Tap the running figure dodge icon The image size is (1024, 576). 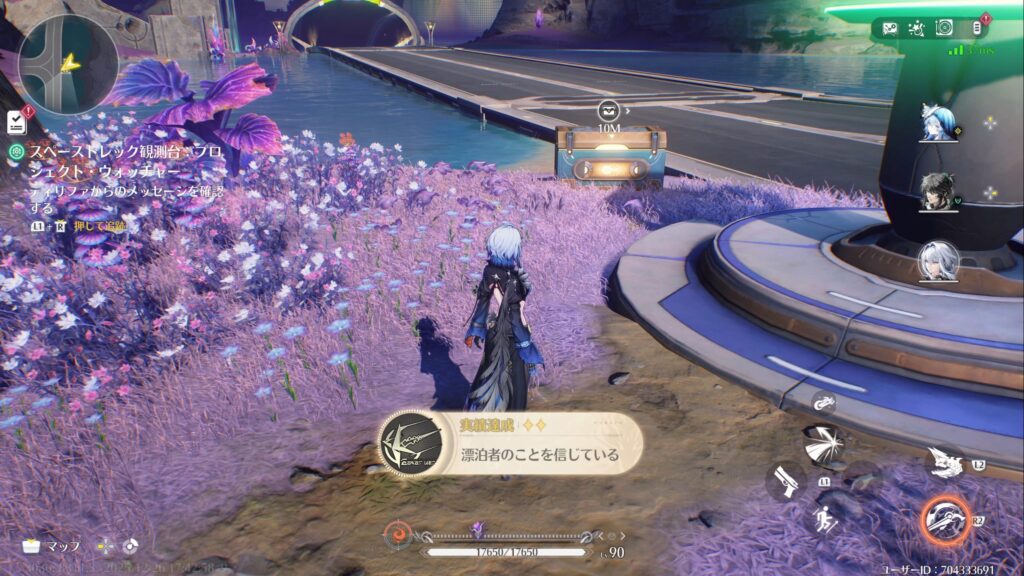point(826,519)
